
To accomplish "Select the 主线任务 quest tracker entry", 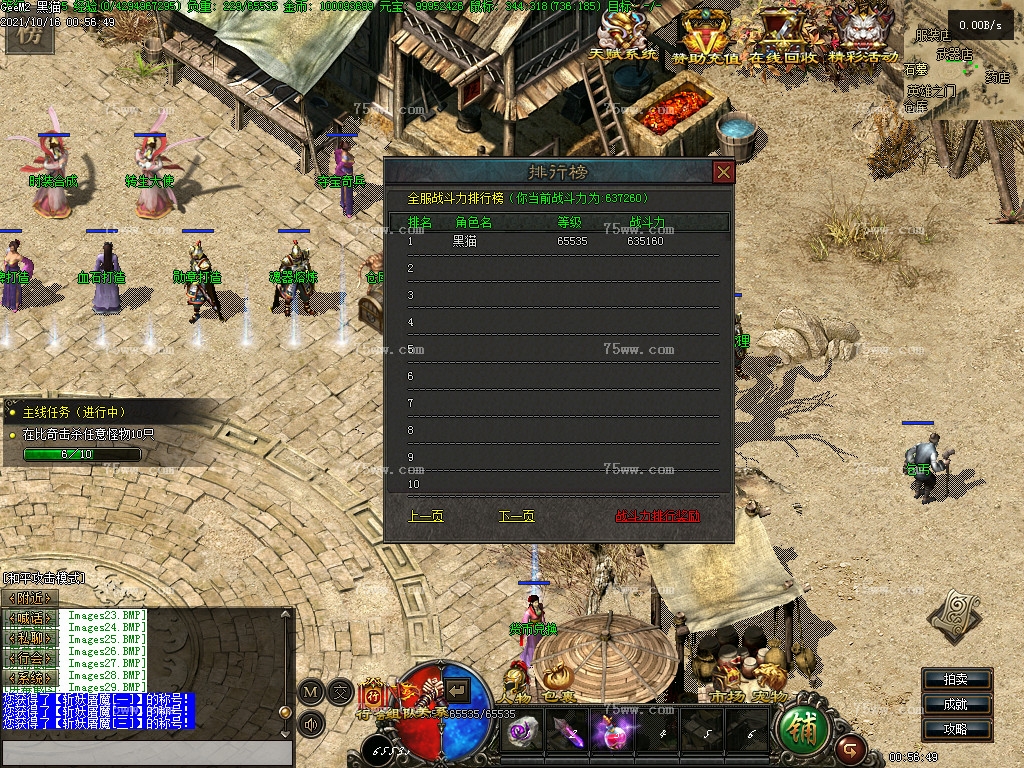I will [x=75, y=412].
